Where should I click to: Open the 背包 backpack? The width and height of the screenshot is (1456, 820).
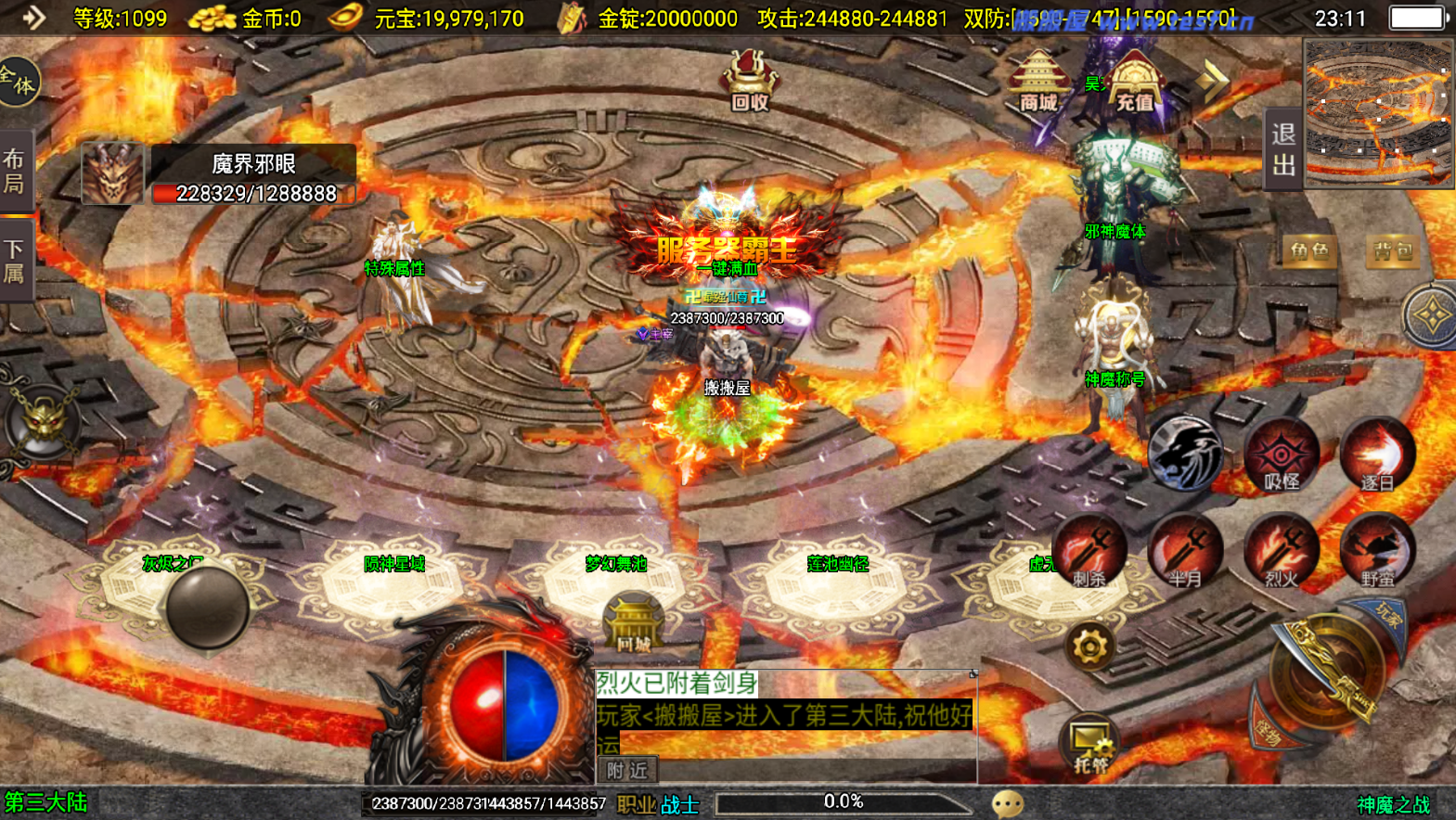pyautogui.click(x=1392, y=250)
